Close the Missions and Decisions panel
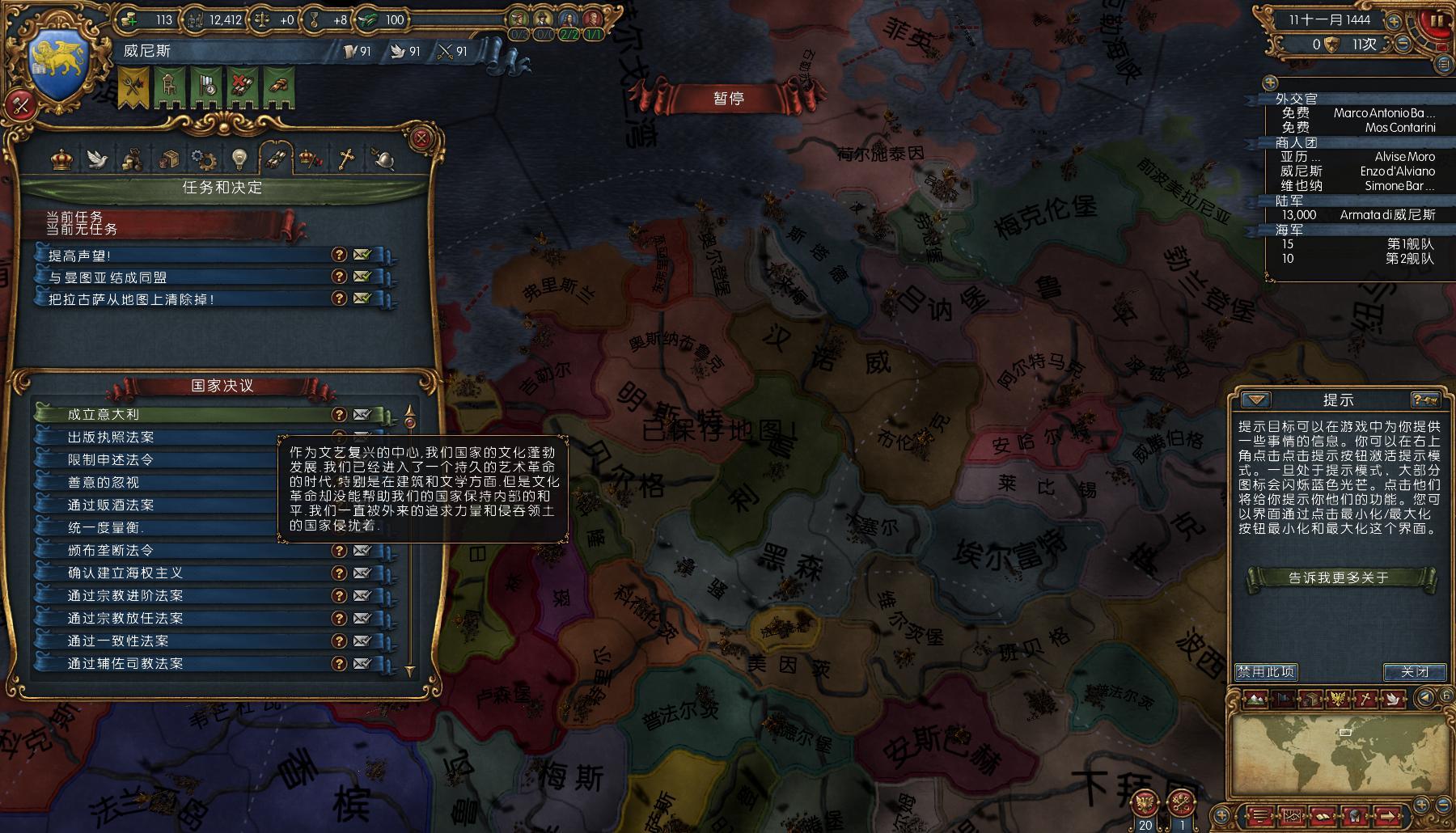This screenshot has height=833, width=1456. (x=421, y=138)
